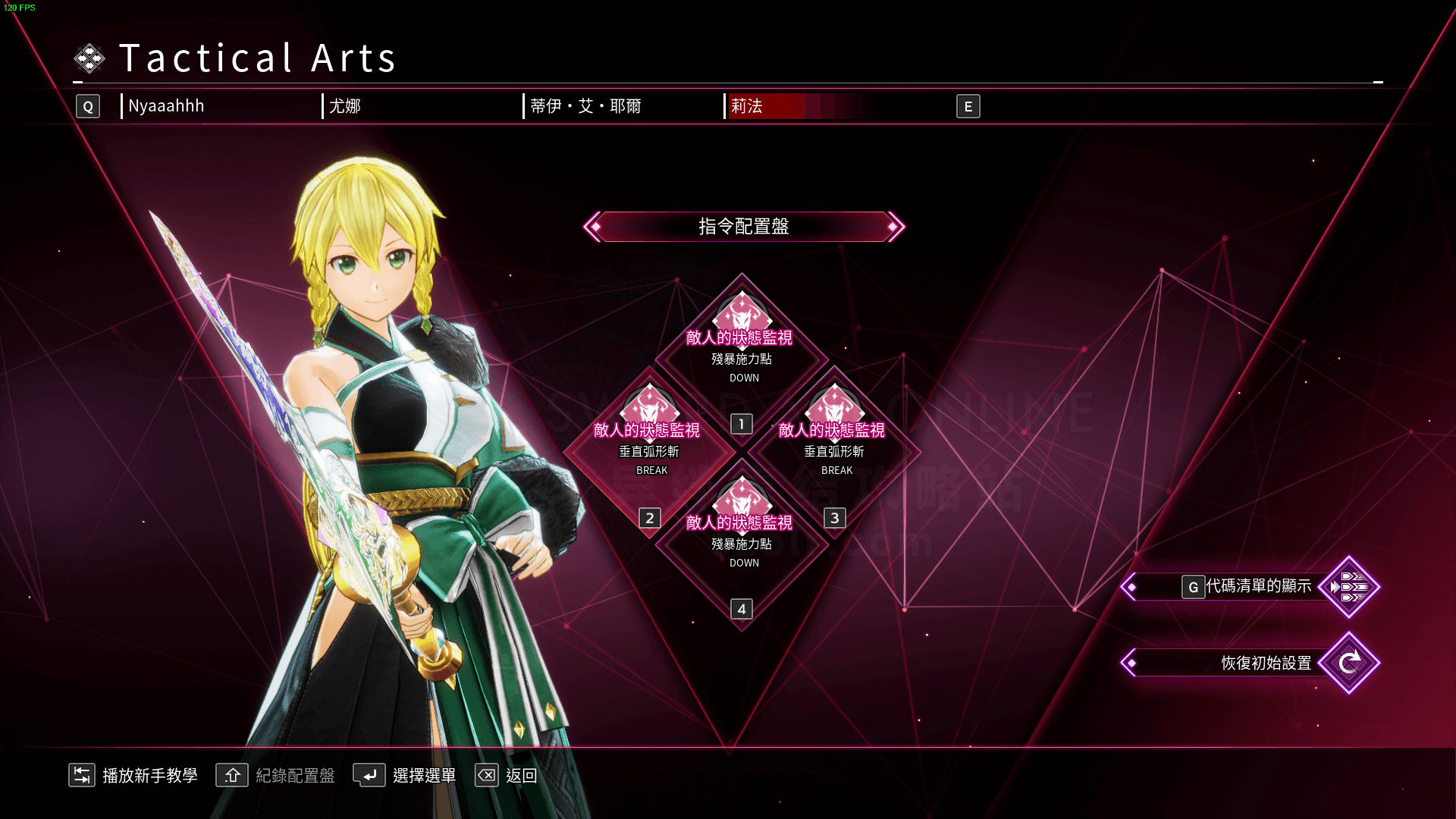Switch to the 尤娜 character tab
The width and height of the screenshot is (1456, 819).
[346, 106]
